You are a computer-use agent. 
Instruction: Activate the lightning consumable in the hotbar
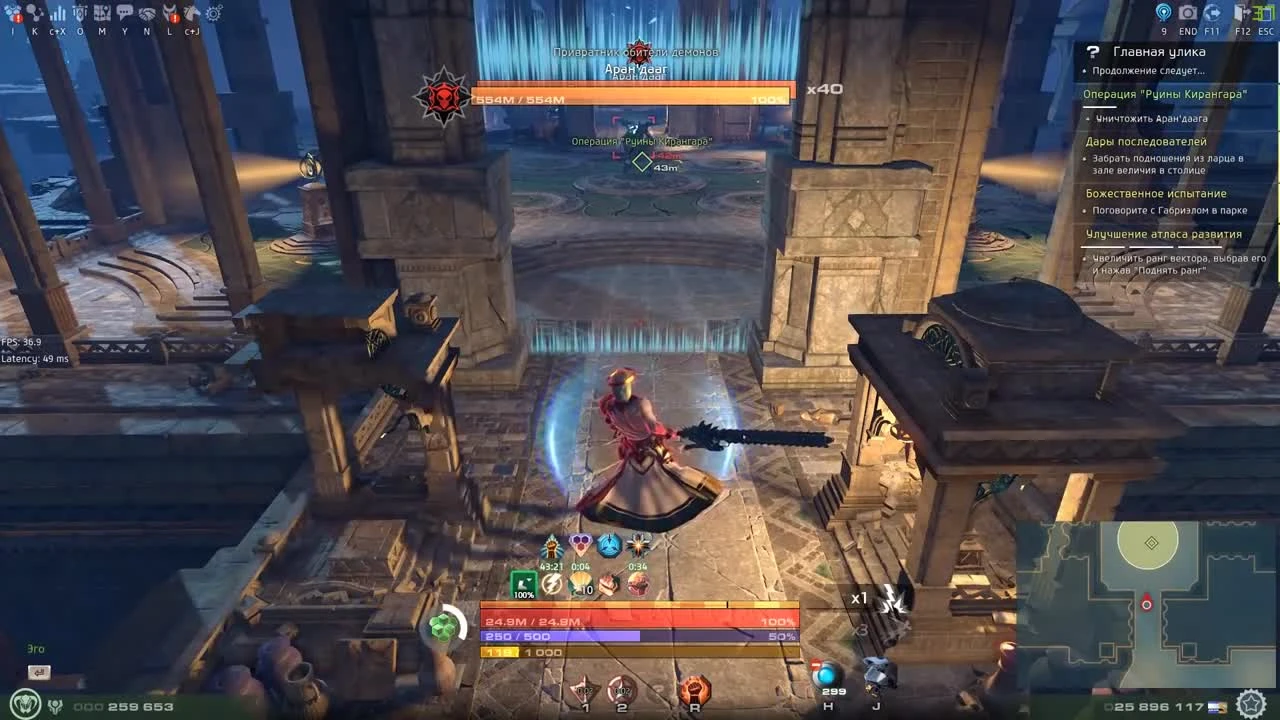551,584
